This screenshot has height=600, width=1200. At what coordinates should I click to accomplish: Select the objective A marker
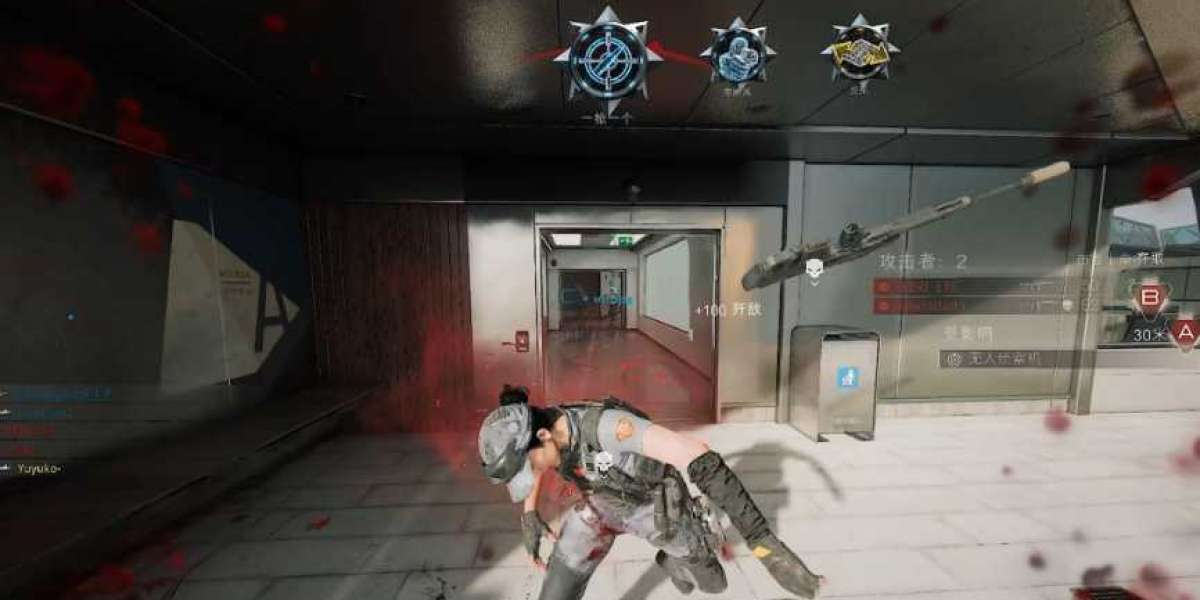(x=1185, y=332)
